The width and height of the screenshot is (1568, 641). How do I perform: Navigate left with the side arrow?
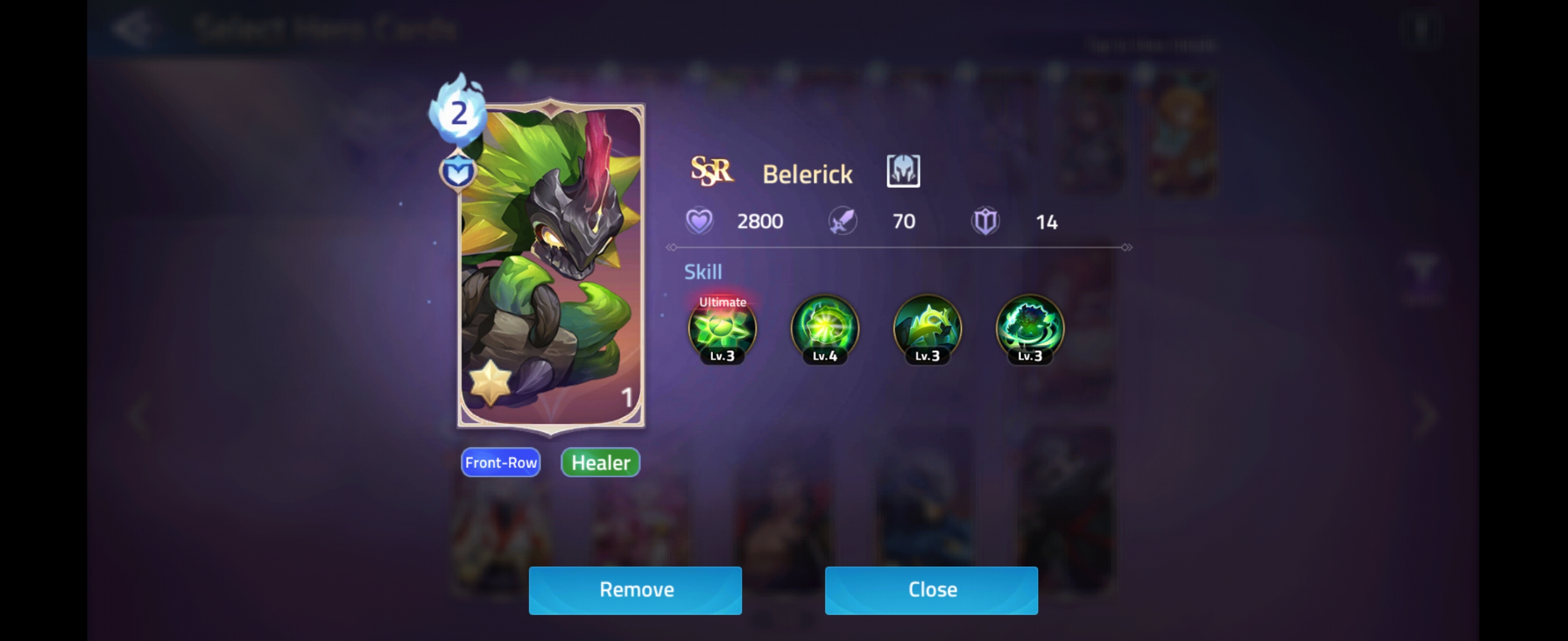click(x=139, y=415)
